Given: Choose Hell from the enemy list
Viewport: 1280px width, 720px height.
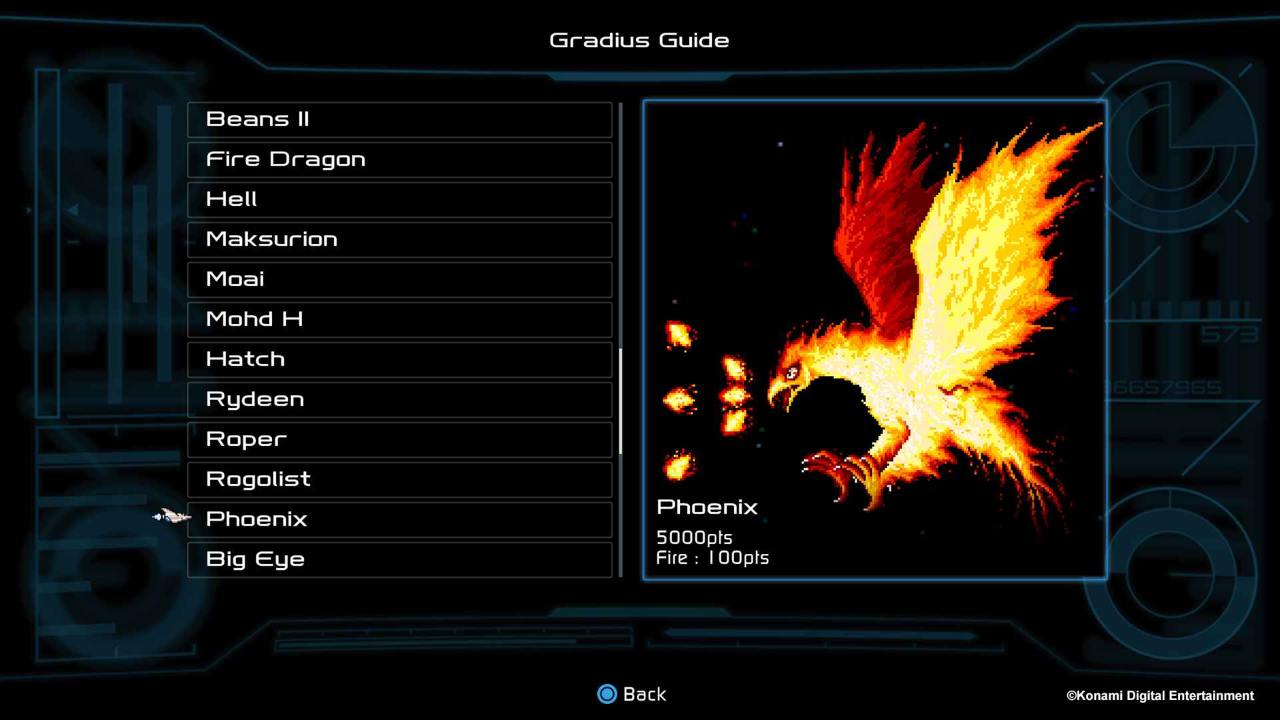Looking at the screenshot, I should (399, 199).
